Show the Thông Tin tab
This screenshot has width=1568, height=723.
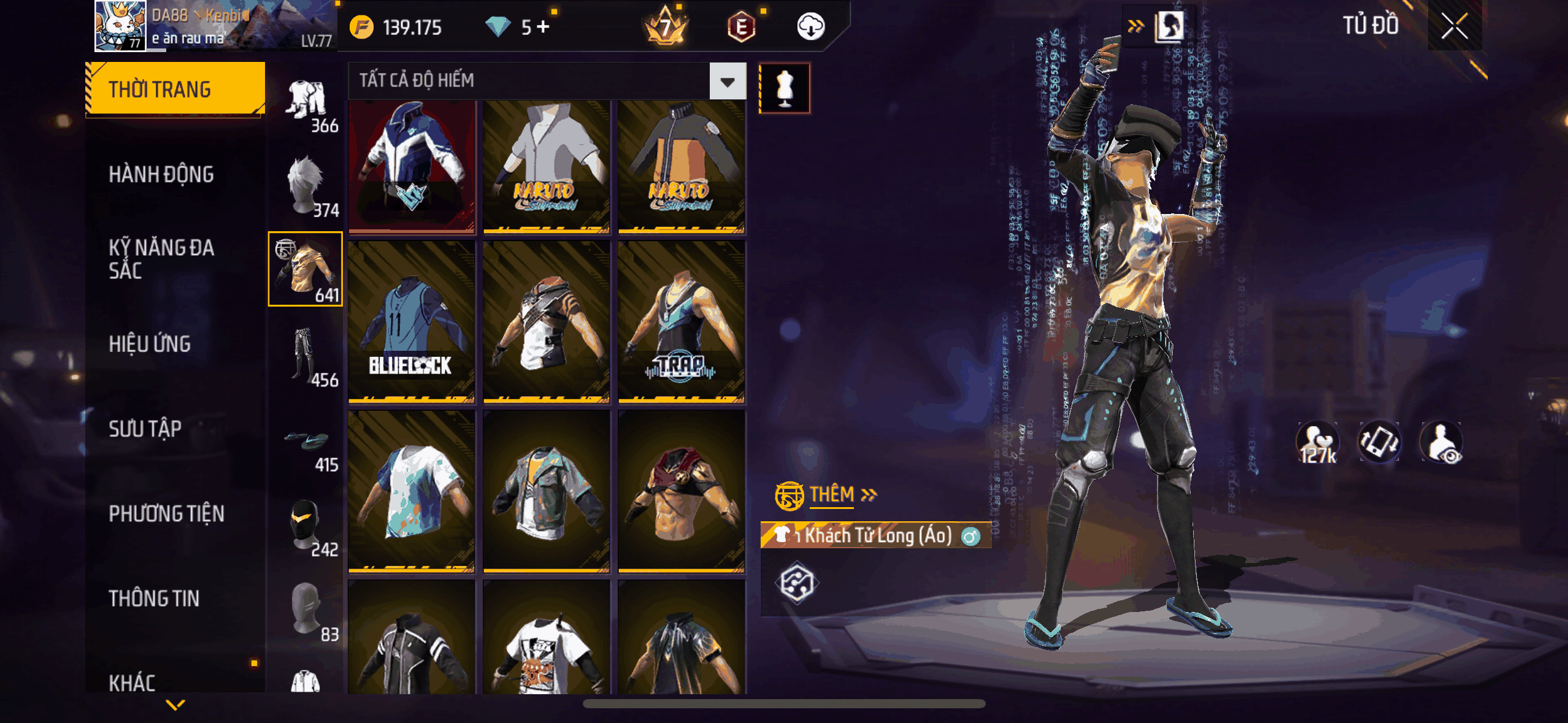(x=154, y=599)
